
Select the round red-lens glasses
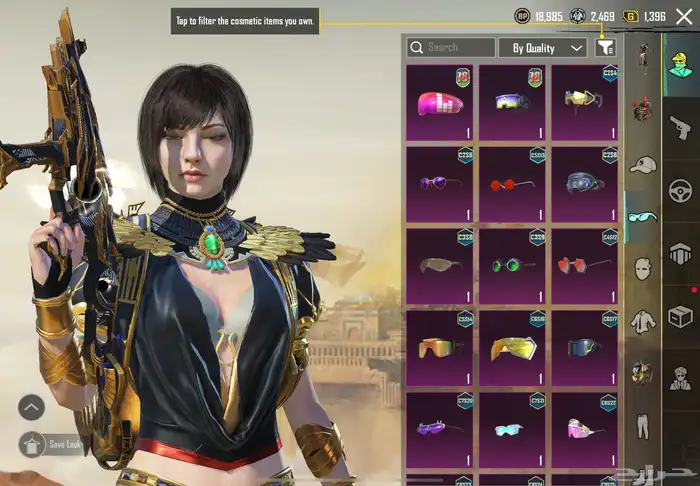click(512, 182)
